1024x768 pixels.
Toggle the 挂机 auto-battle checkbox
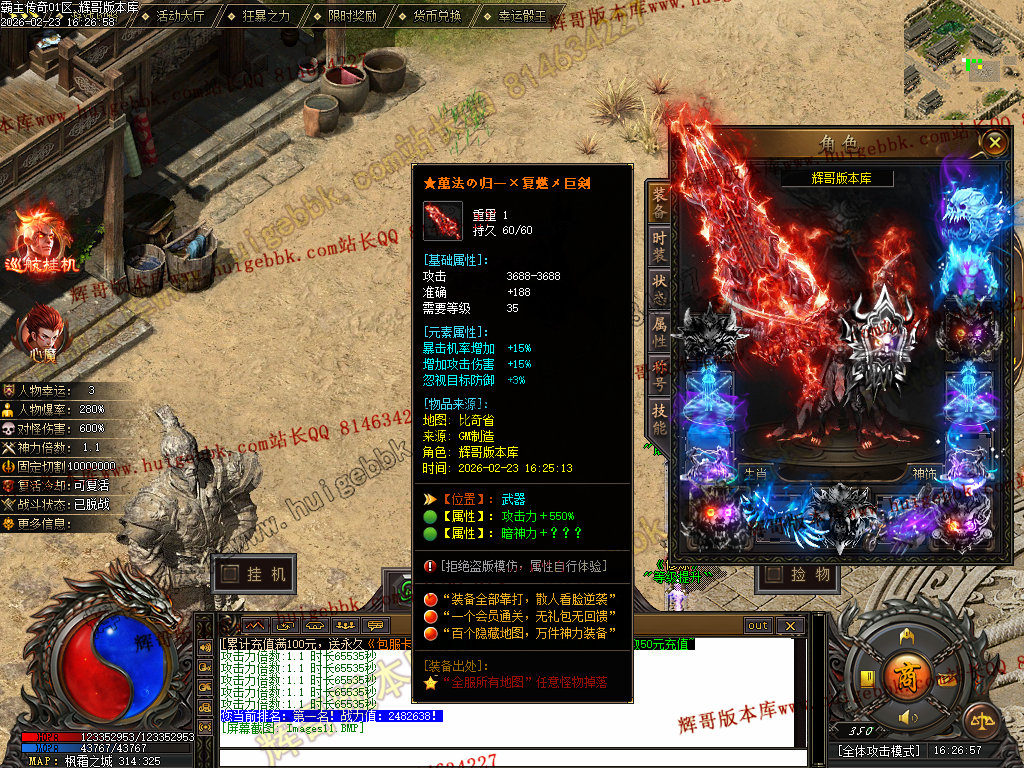[232, 574]
